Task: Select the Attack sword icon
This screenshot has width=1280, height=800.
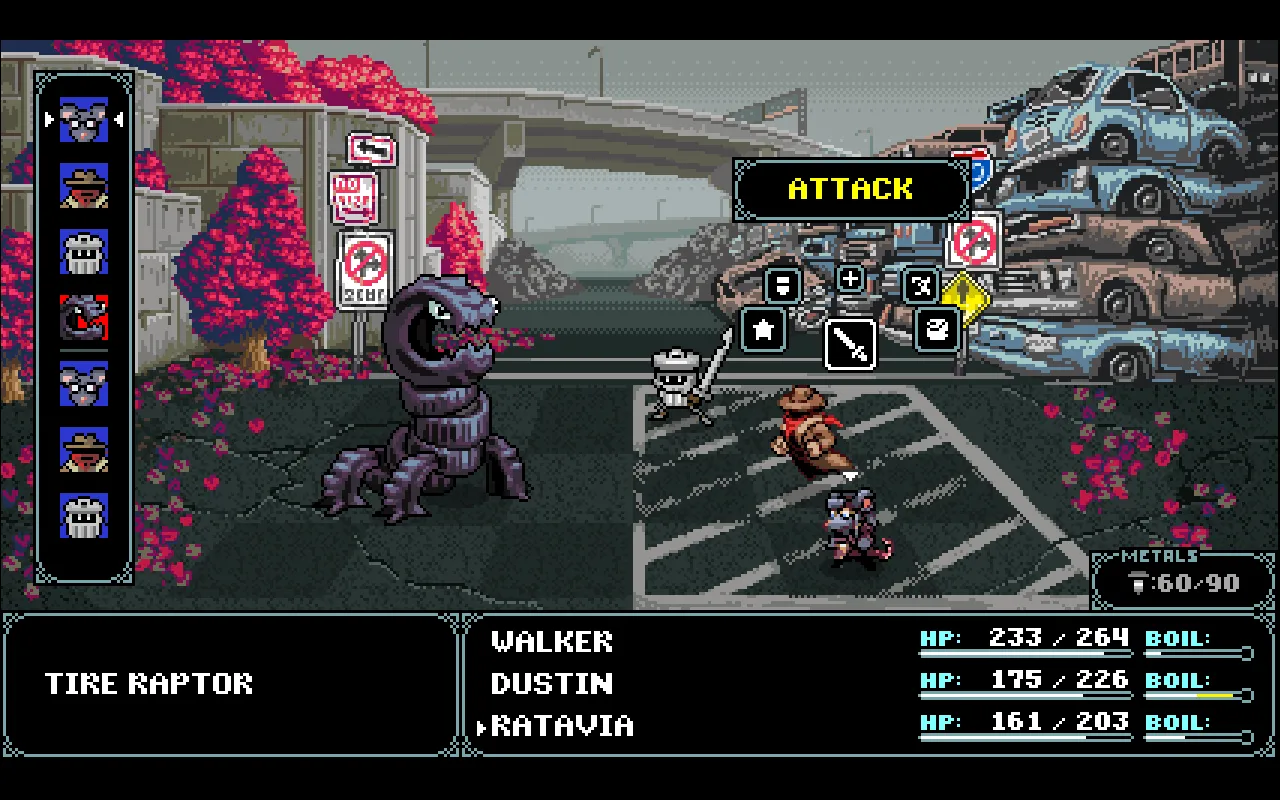Action: tap(850, 344)
